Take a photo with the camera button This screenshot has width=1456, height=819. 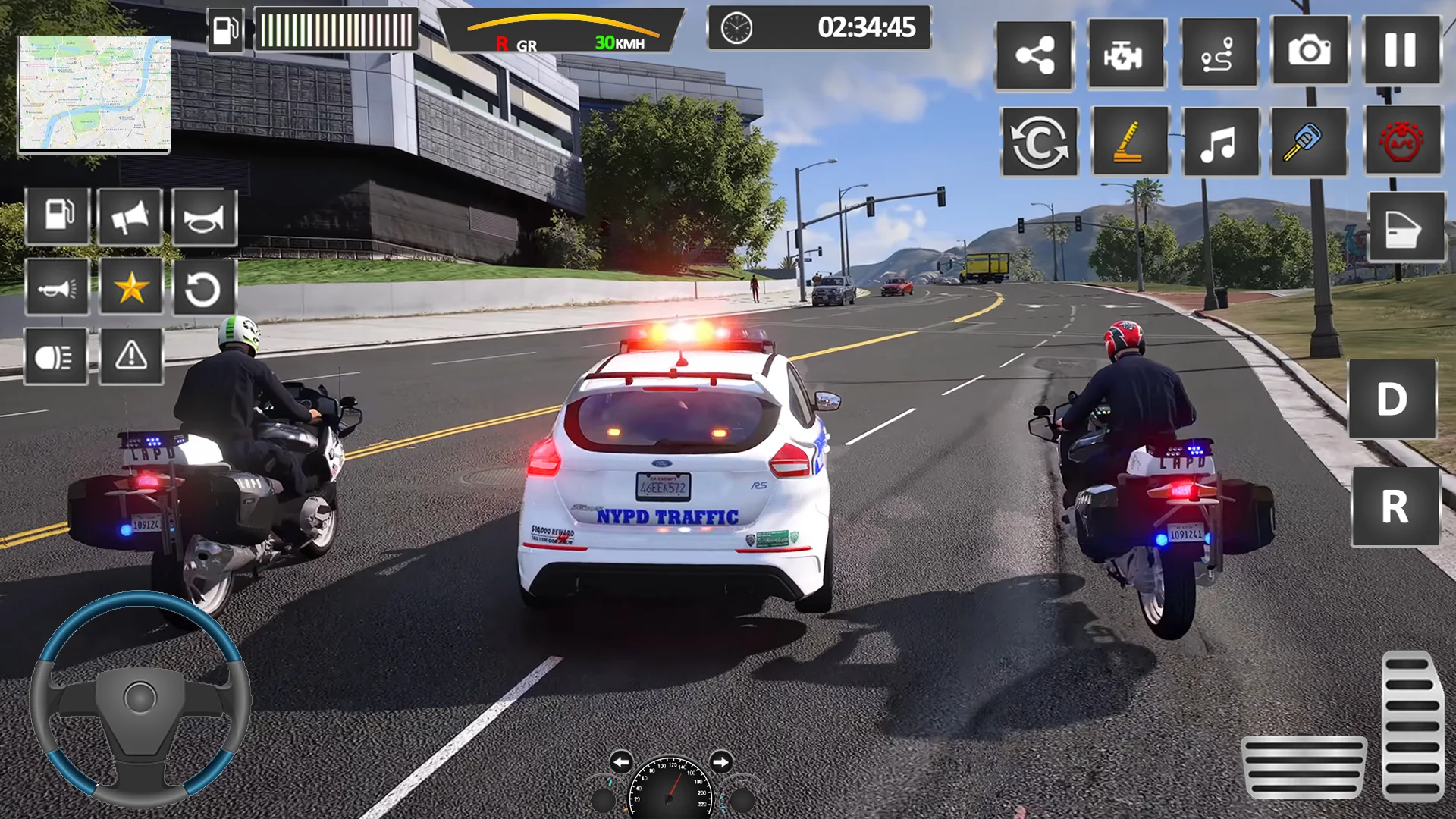point(1310,52)
